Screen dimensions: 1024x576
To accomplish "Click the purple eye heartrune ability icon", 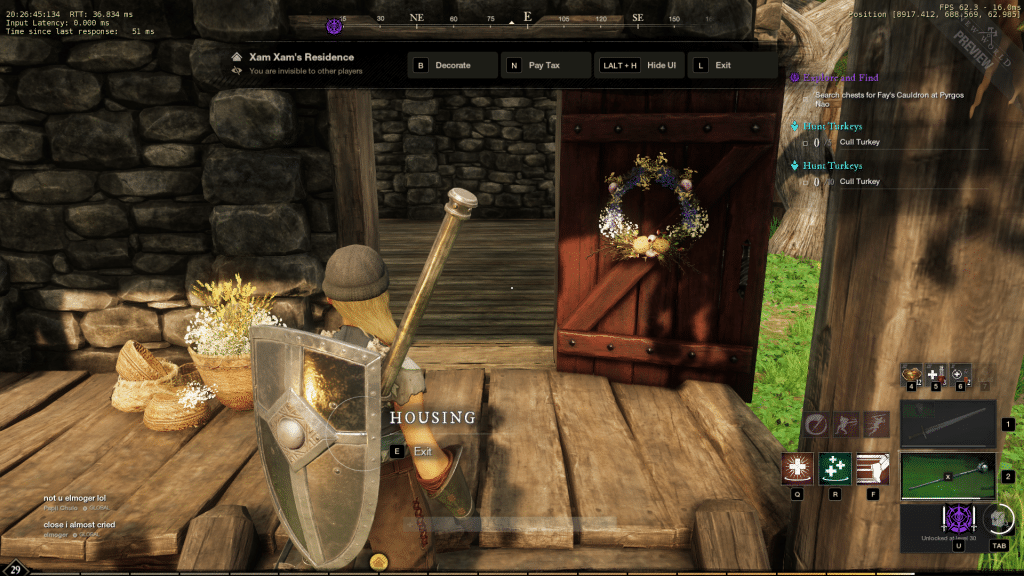I will (959, 521).
